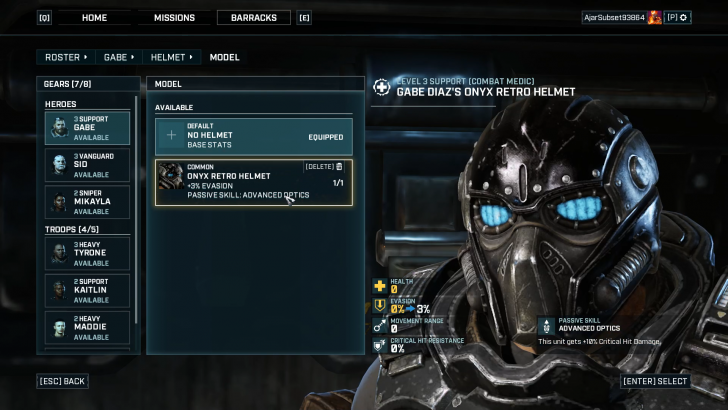Select the Barracks tab
The image size is (728, 410).
(x=253, y=18)
